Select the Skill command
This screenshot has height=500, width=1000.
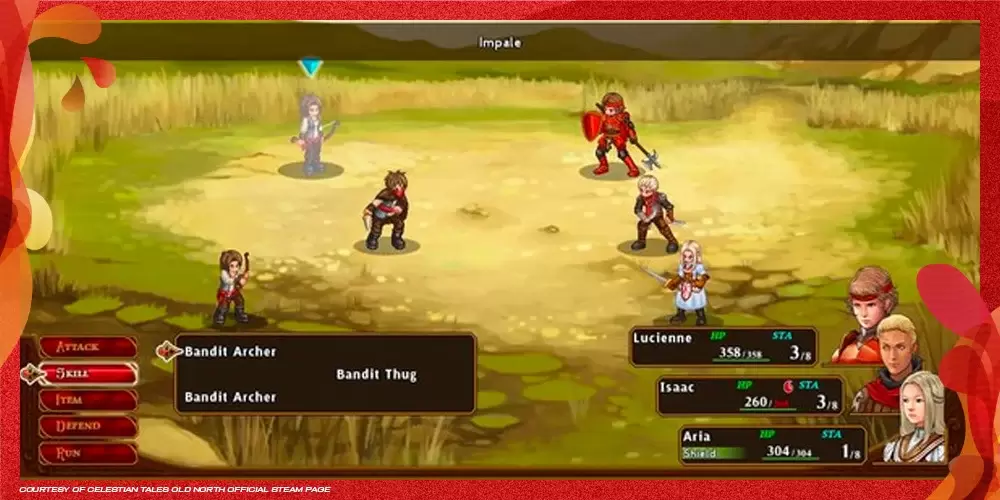[x=87, y=374]
